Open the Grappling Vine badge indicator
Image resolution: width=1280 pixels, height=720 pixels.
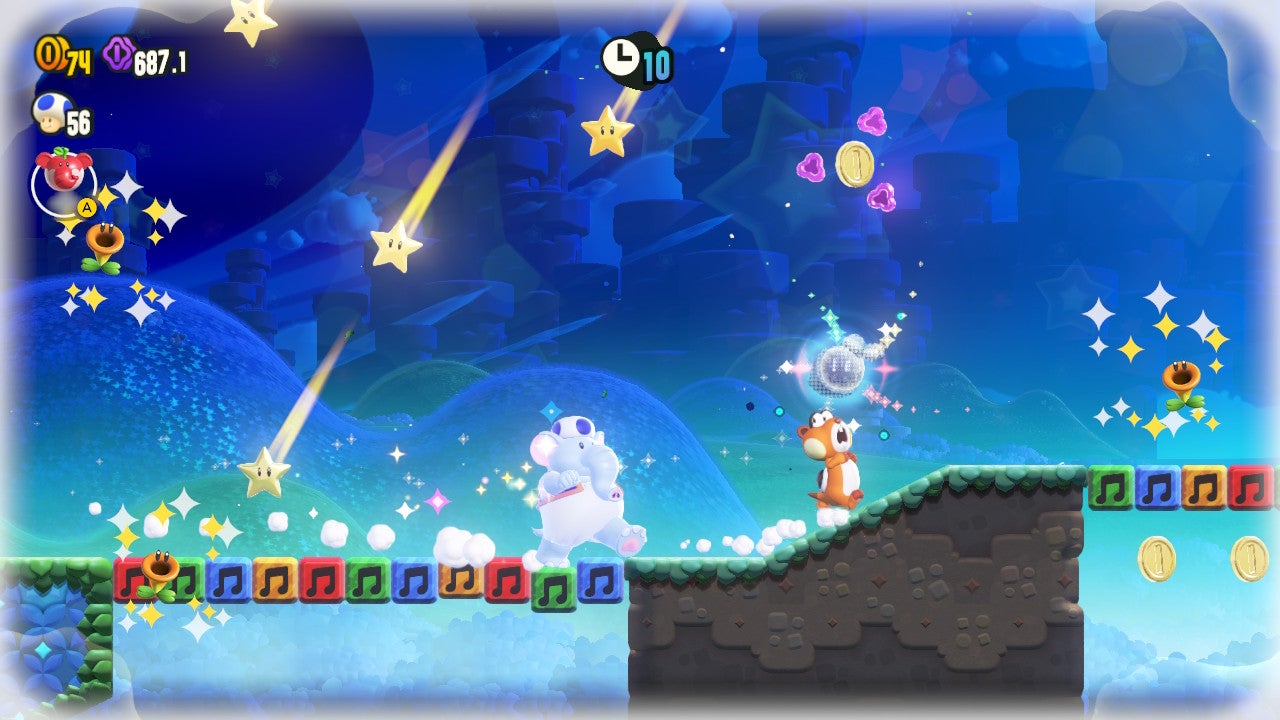[x=64, y=193]
